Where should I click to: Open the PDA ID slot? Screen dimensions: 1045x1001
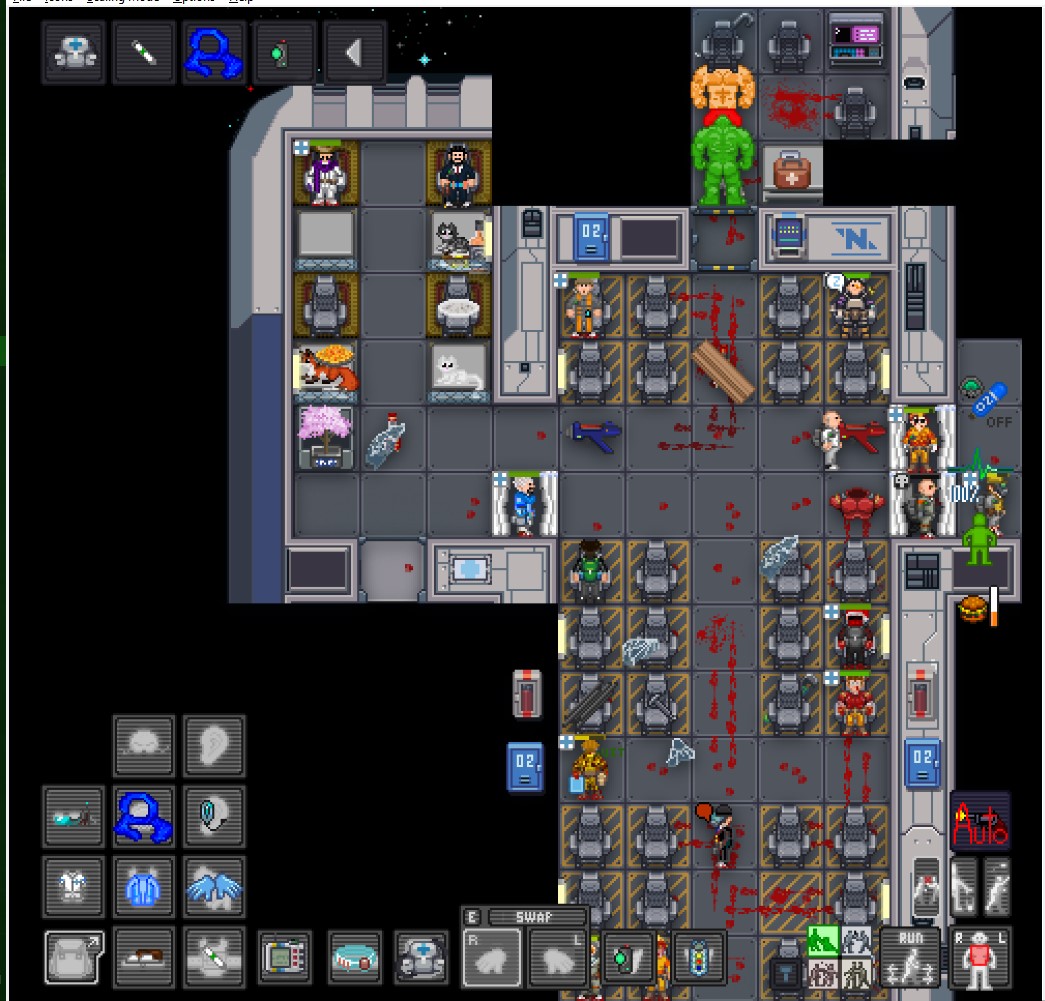pyautogui.click(x=285, y=956)
